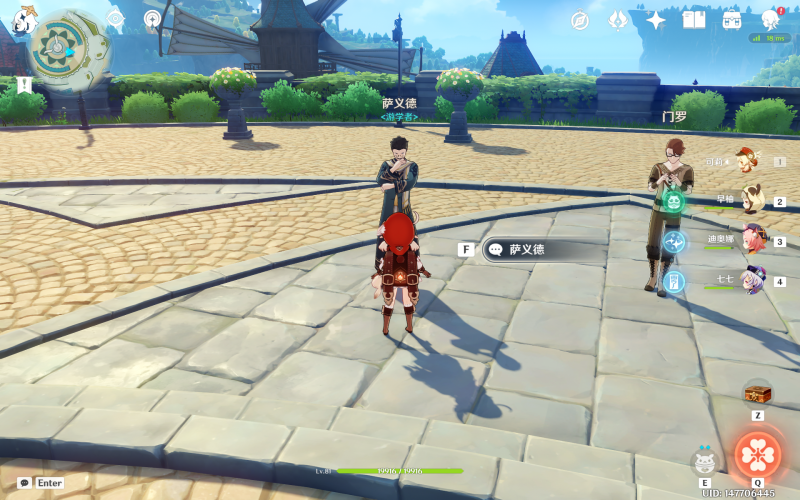Open the character profile head icon

pyautogui.click(x=770, y=20)
